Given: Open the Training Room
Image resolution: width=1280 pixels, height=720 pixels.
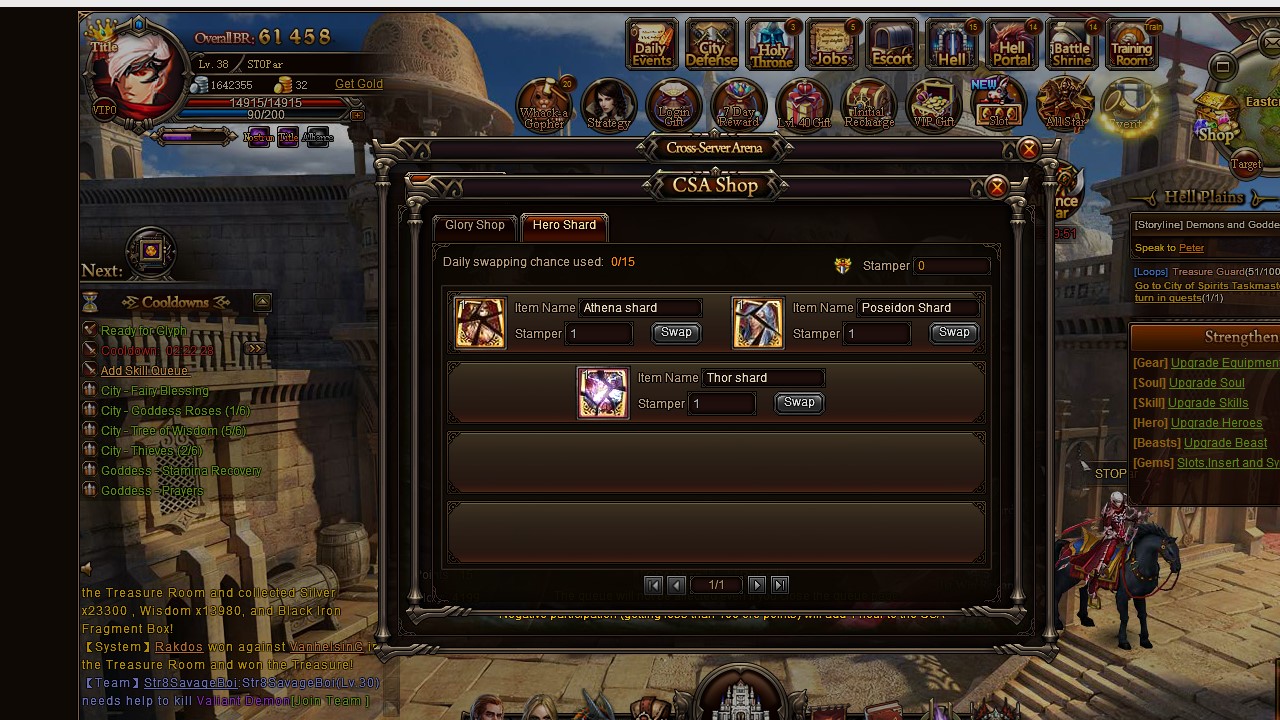Looking at the screenshot, I should click(1131, 45).
